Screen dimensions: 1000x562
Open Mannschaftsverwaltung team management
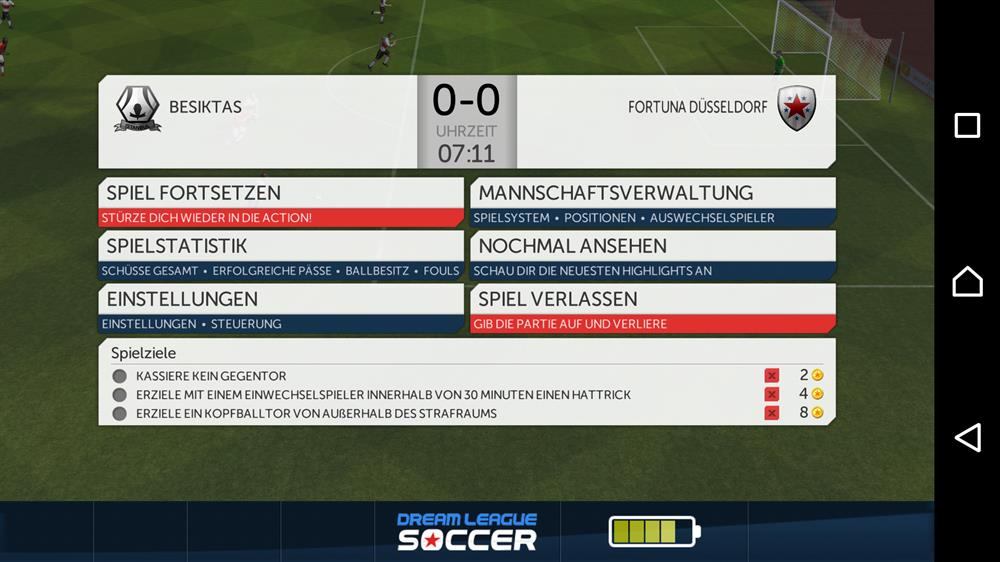[x=652, y=202]
